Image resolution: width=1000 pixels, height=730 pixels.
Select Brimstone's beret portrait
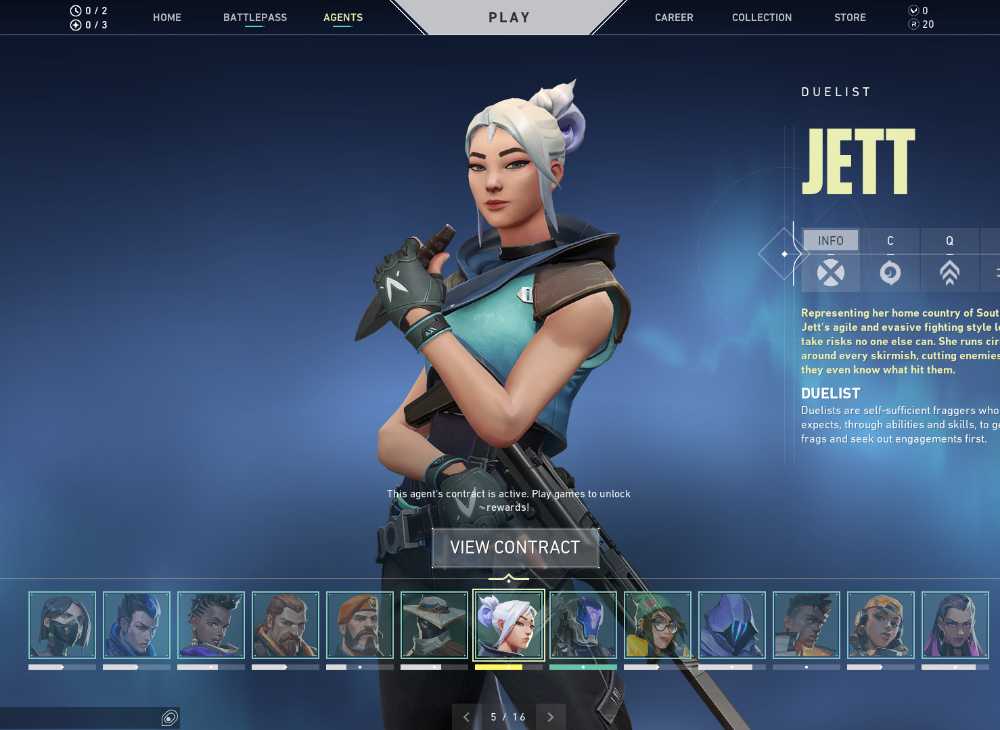coord(360,625)
